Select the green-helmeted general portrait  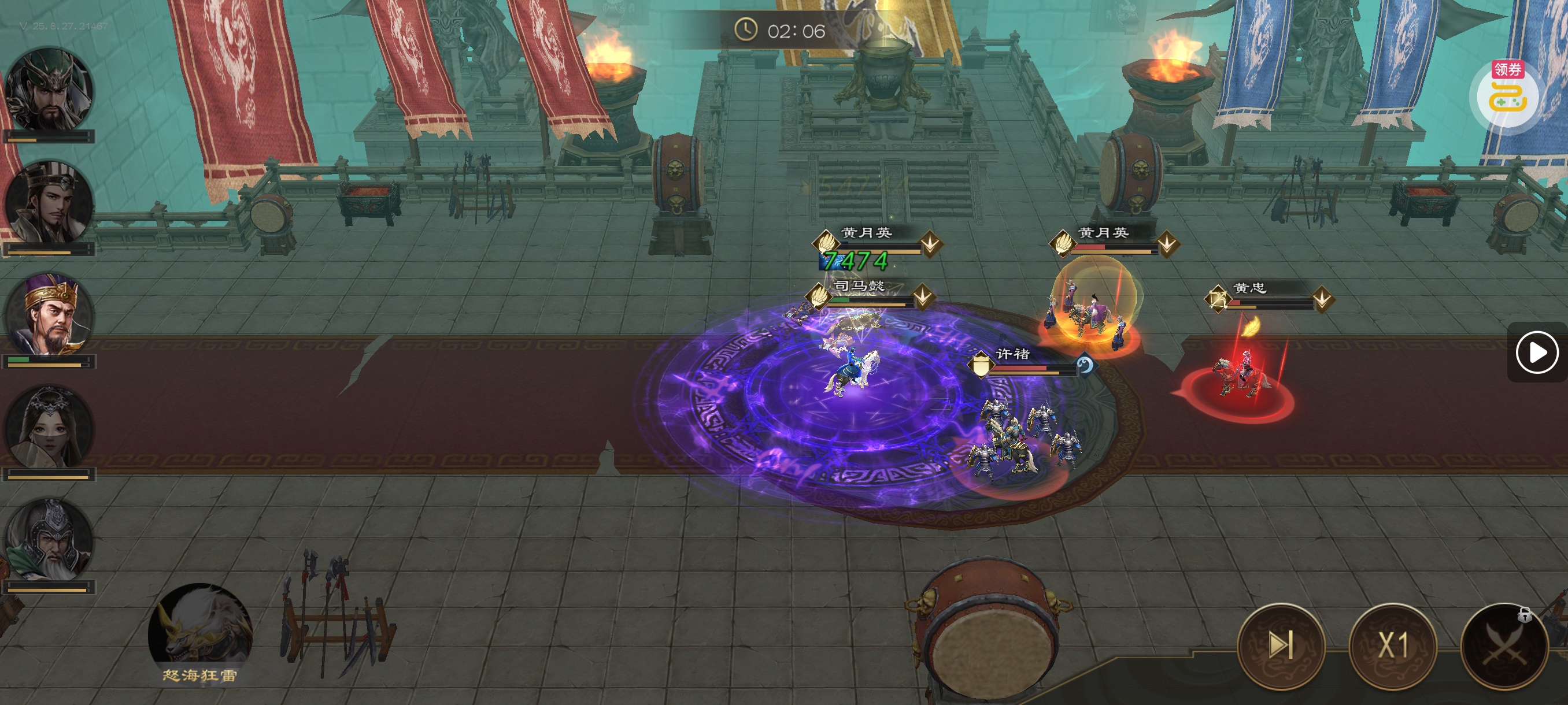[x=49, y=90]
